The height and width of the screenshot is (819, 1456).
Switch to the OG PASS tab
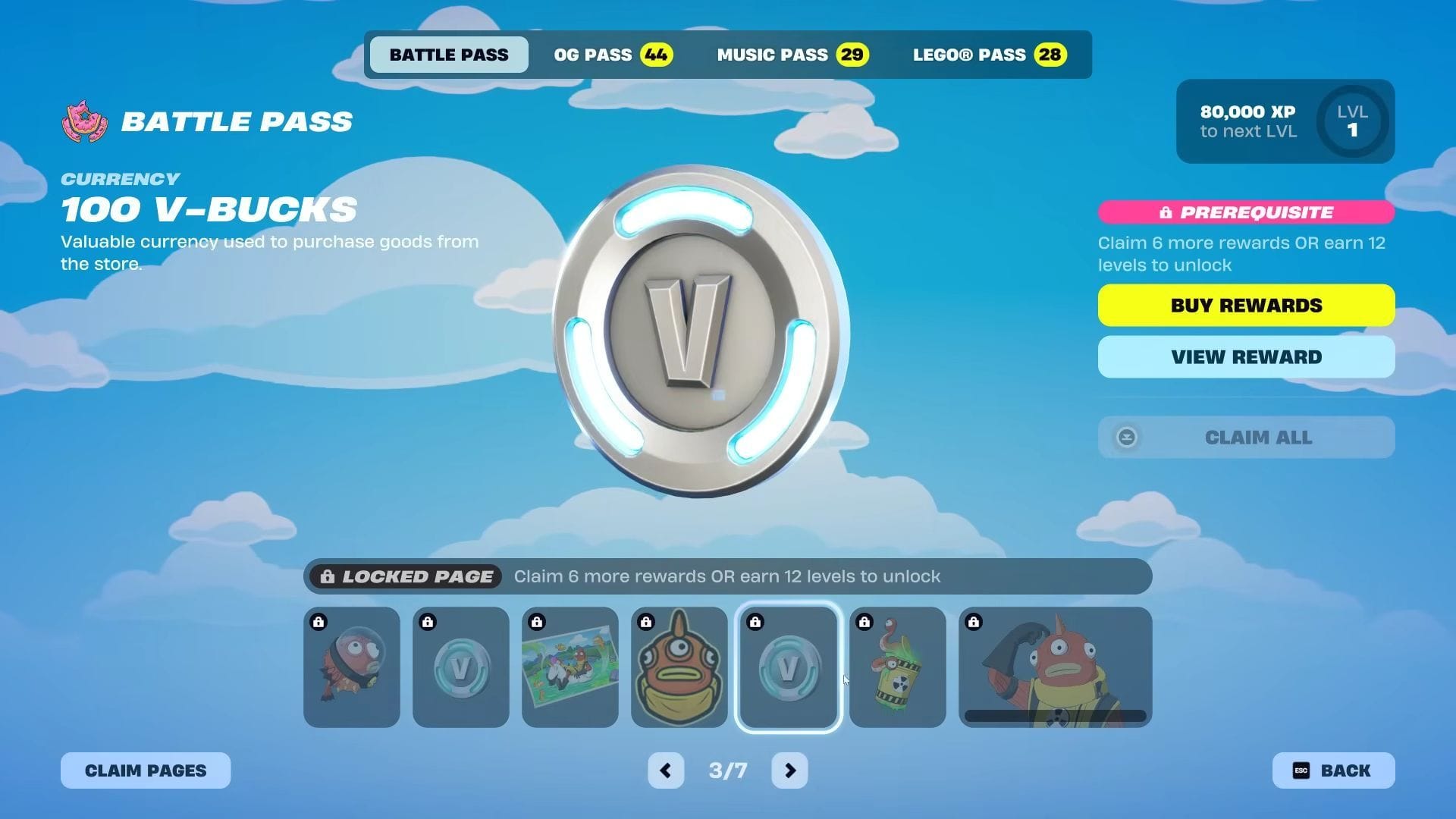coord(611,54)
